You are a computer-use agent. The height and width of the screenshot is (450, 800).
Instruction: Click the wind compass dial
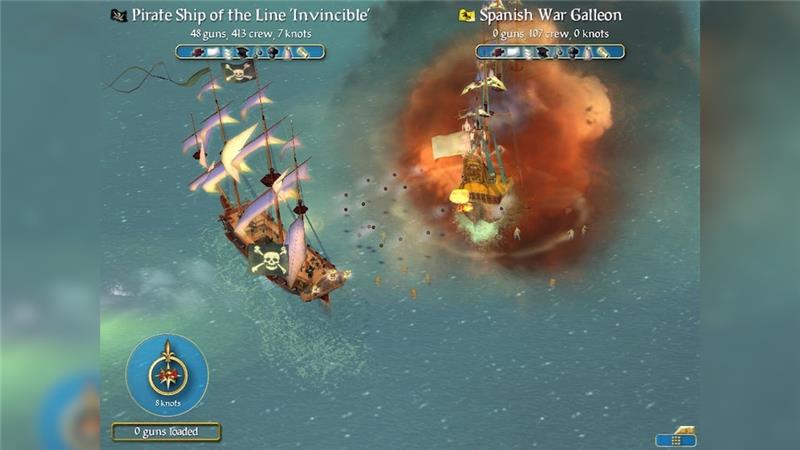pyautogui.click(x=167, y=374)
